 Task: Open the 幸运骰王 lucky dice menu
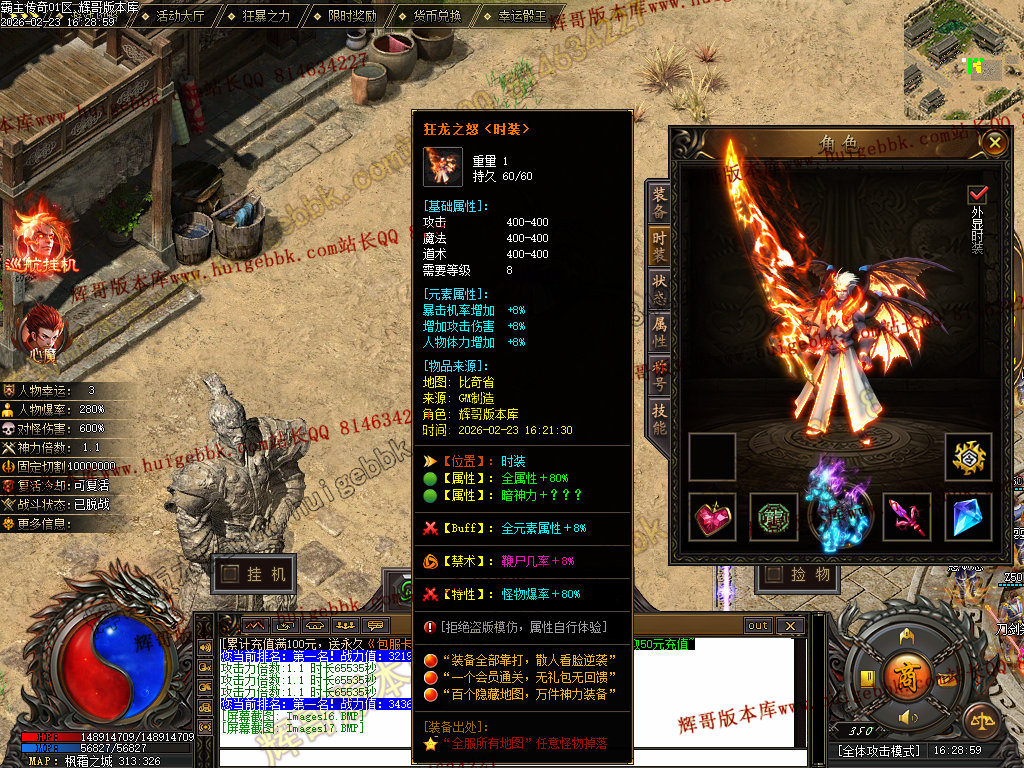coord(523,16)
